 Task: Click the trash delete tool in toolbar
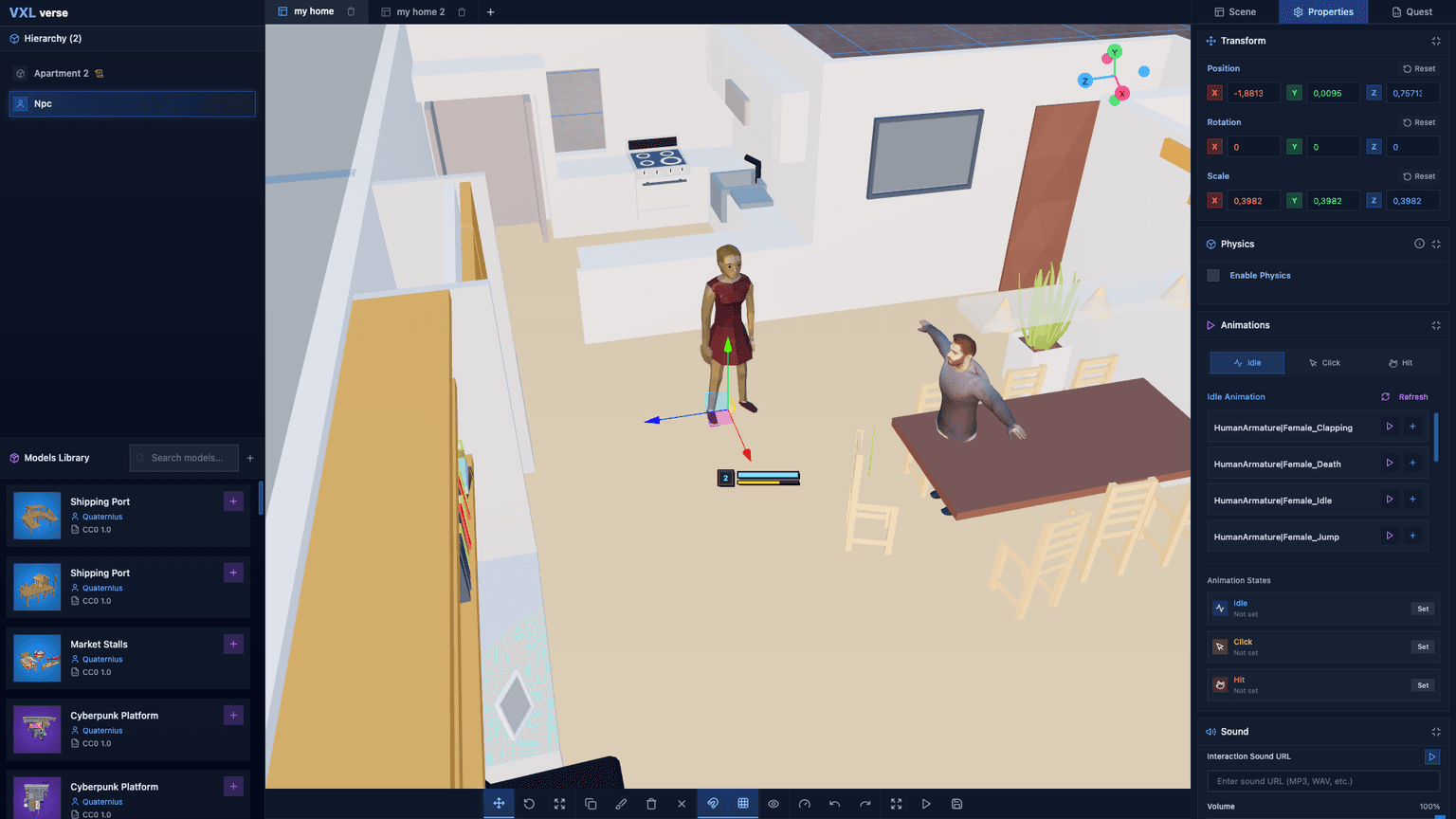(x=651, y=804)
